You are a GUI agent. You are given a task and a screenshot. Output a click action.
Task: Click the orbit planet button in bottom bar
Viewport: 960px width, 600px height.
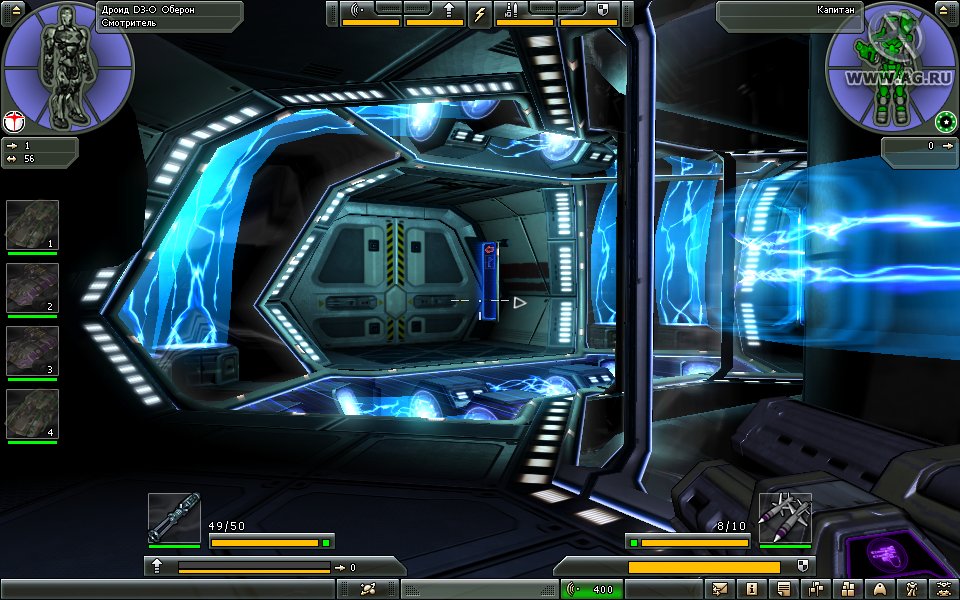367,589
